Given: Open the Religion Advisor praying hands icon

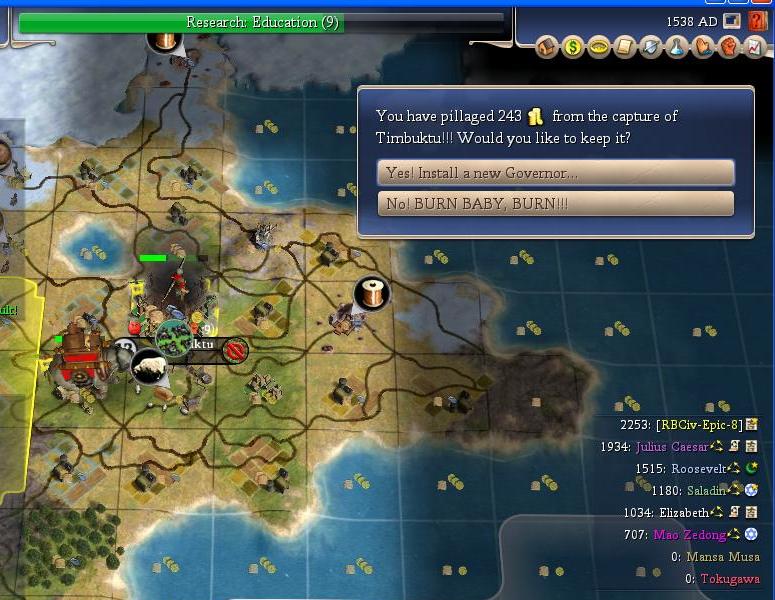Looking at the screenshot, I should 702,47.
